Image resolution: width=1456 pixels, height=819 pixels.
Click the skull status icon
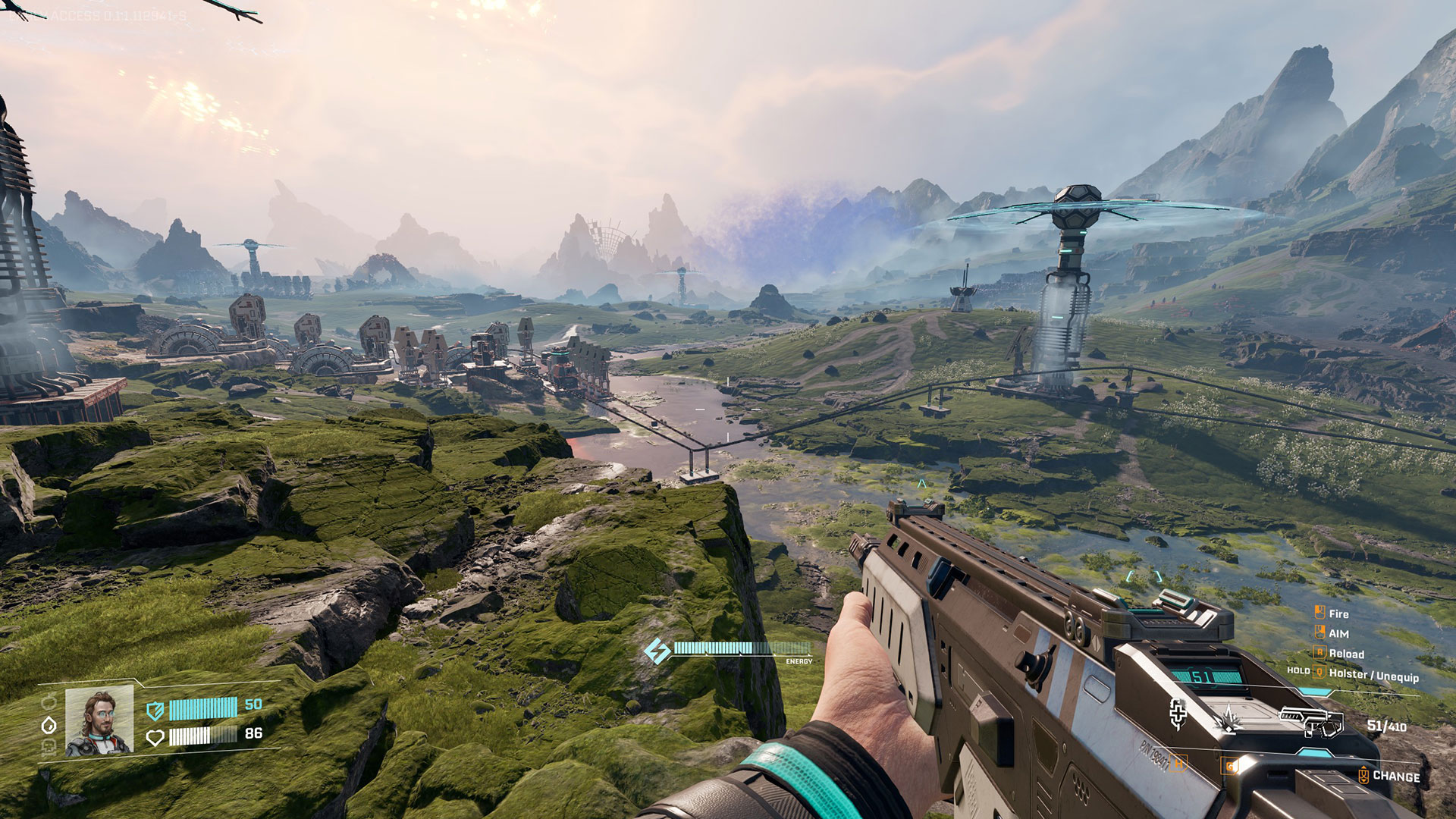click(x=49, y=747)
